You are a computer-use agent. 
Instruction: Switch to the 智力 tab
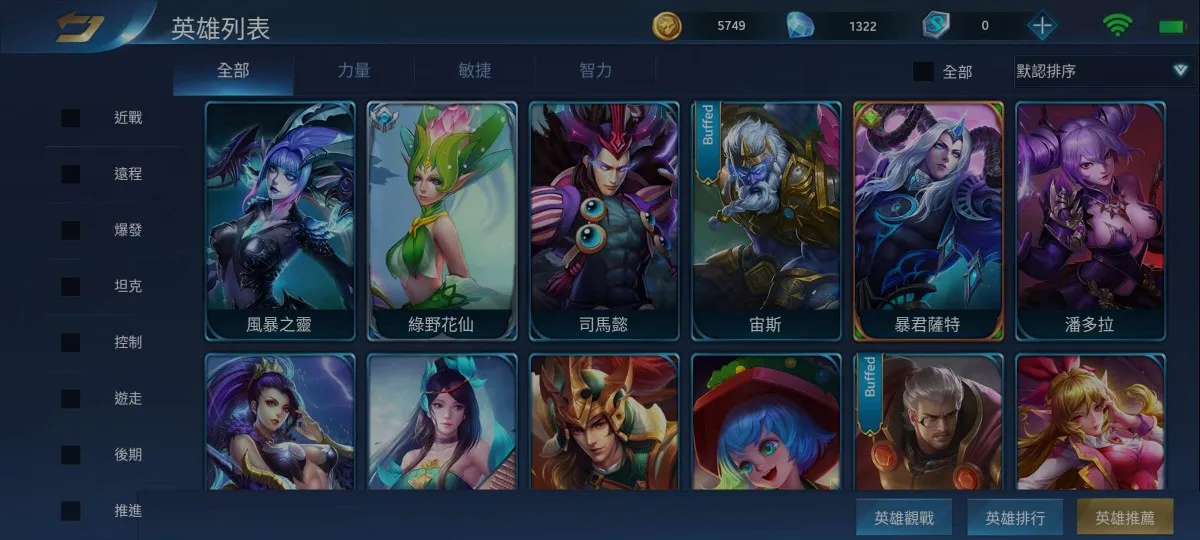[x=596, y=70]
